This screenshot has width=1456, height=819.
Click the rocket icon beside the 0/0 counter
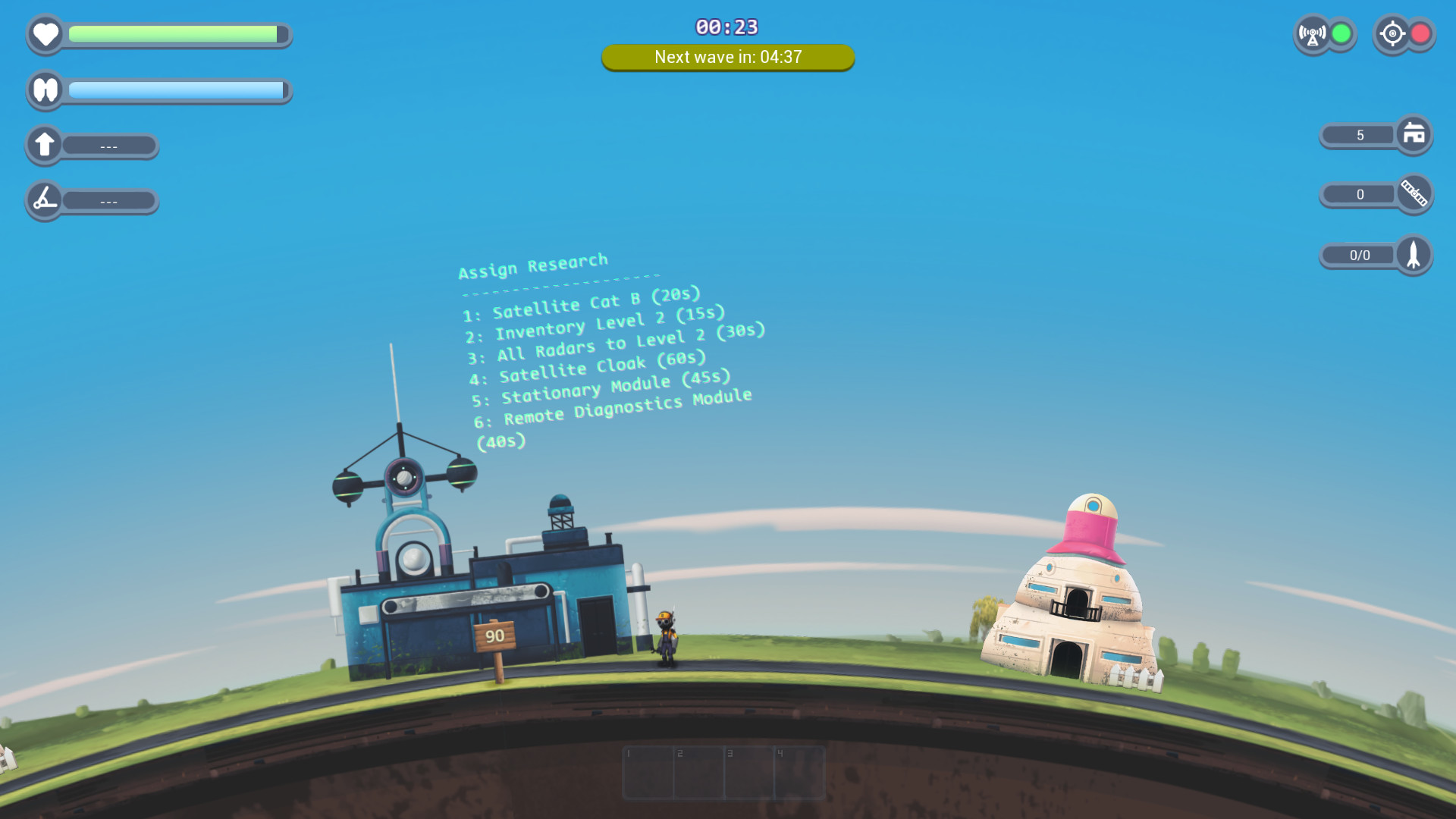(1414, 255)
